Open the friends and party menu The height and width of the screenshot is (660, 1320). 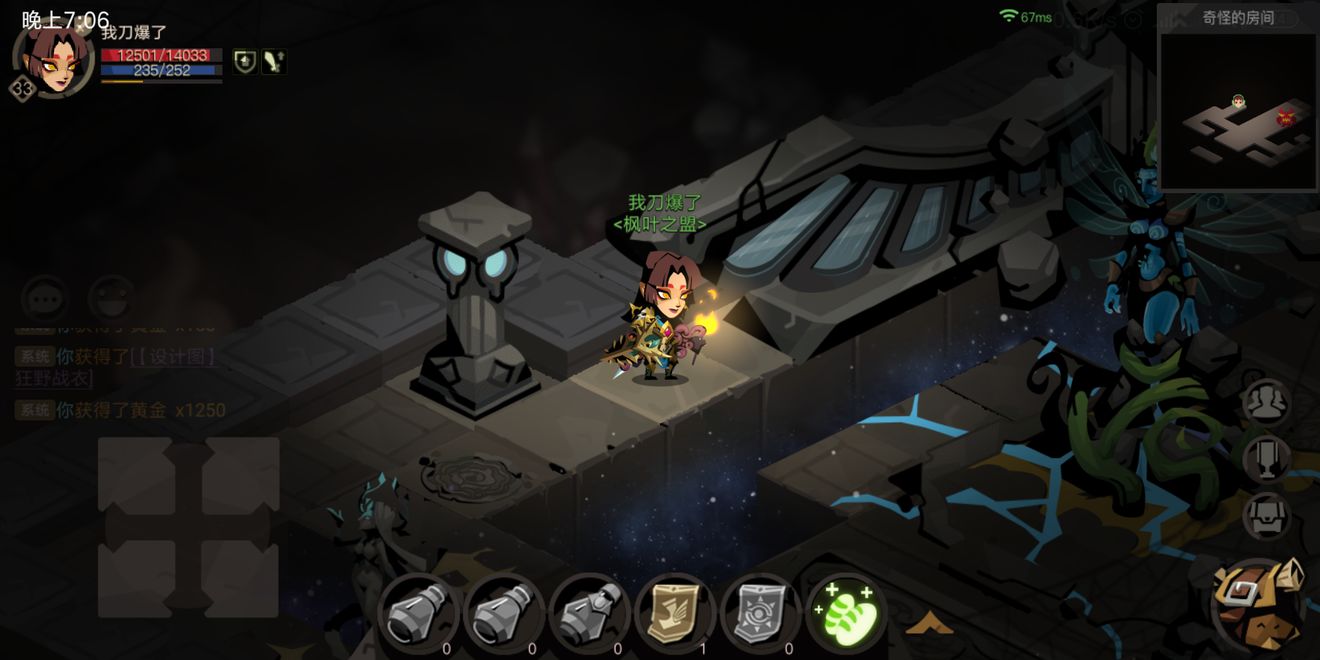tap(1266, 402)
